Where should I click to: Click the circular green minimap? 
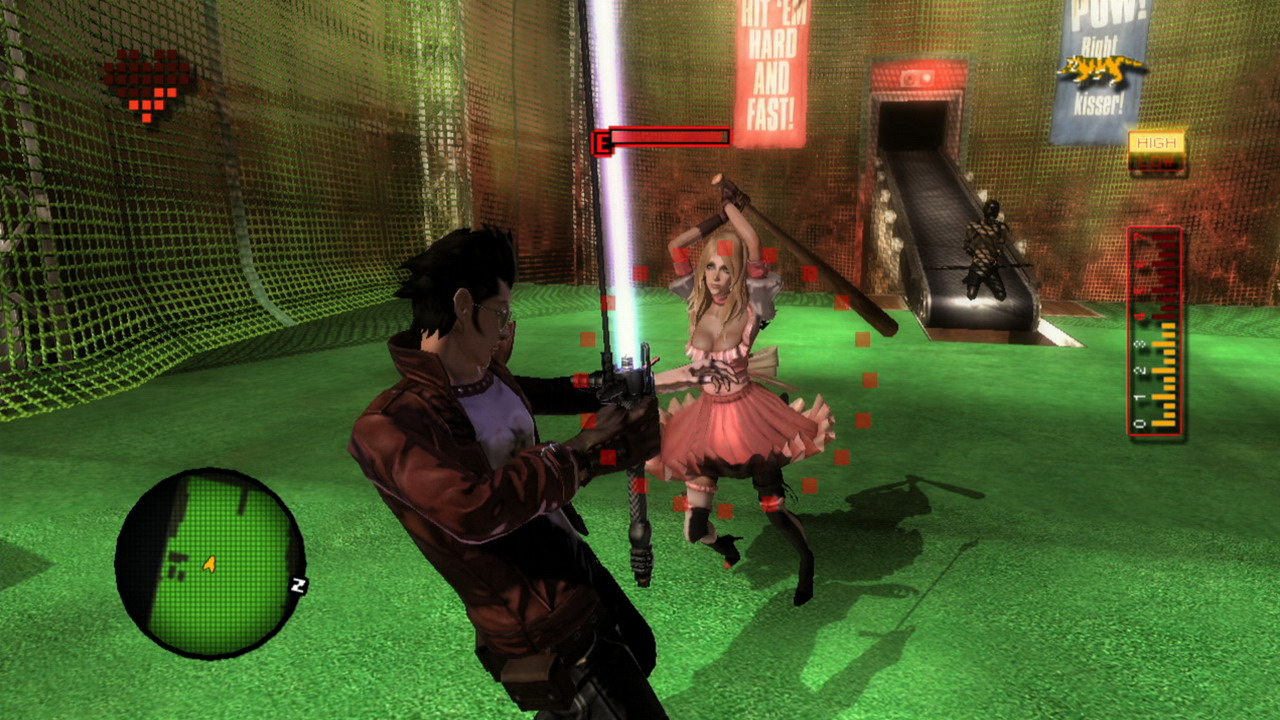pos(209,564)
